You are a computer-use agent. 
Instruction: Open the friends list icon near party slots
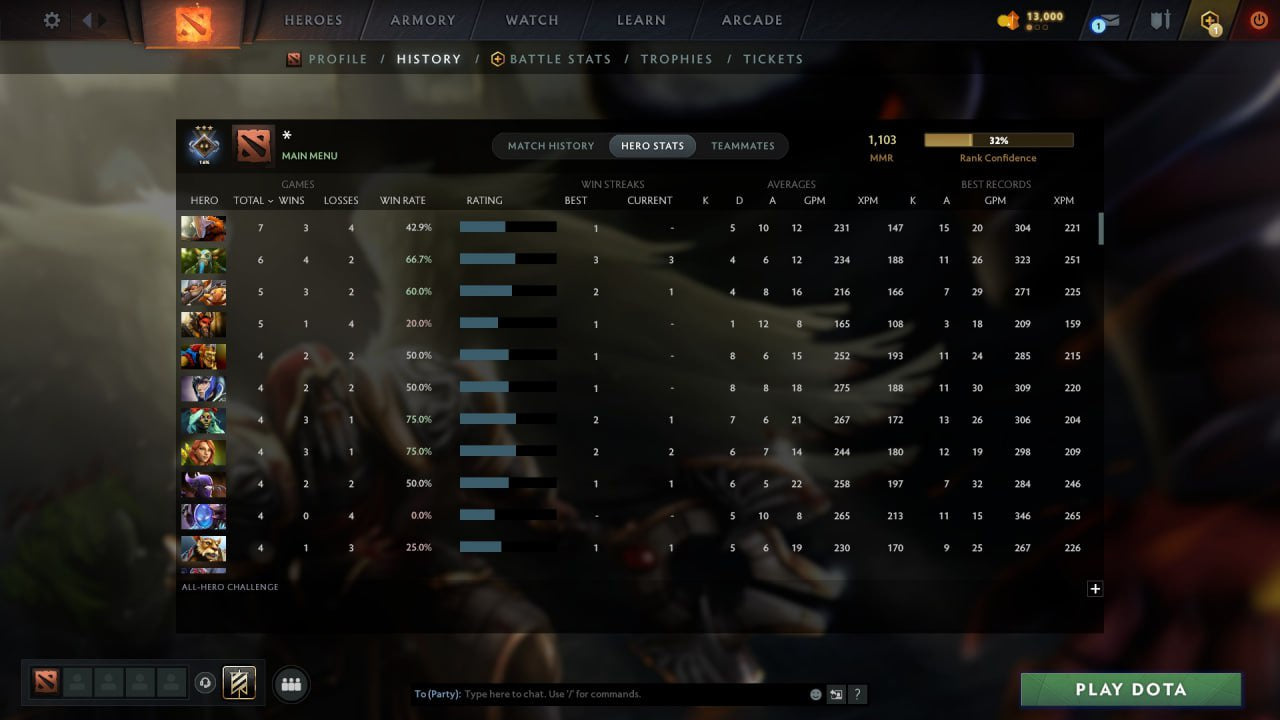(x=289, y=683)
